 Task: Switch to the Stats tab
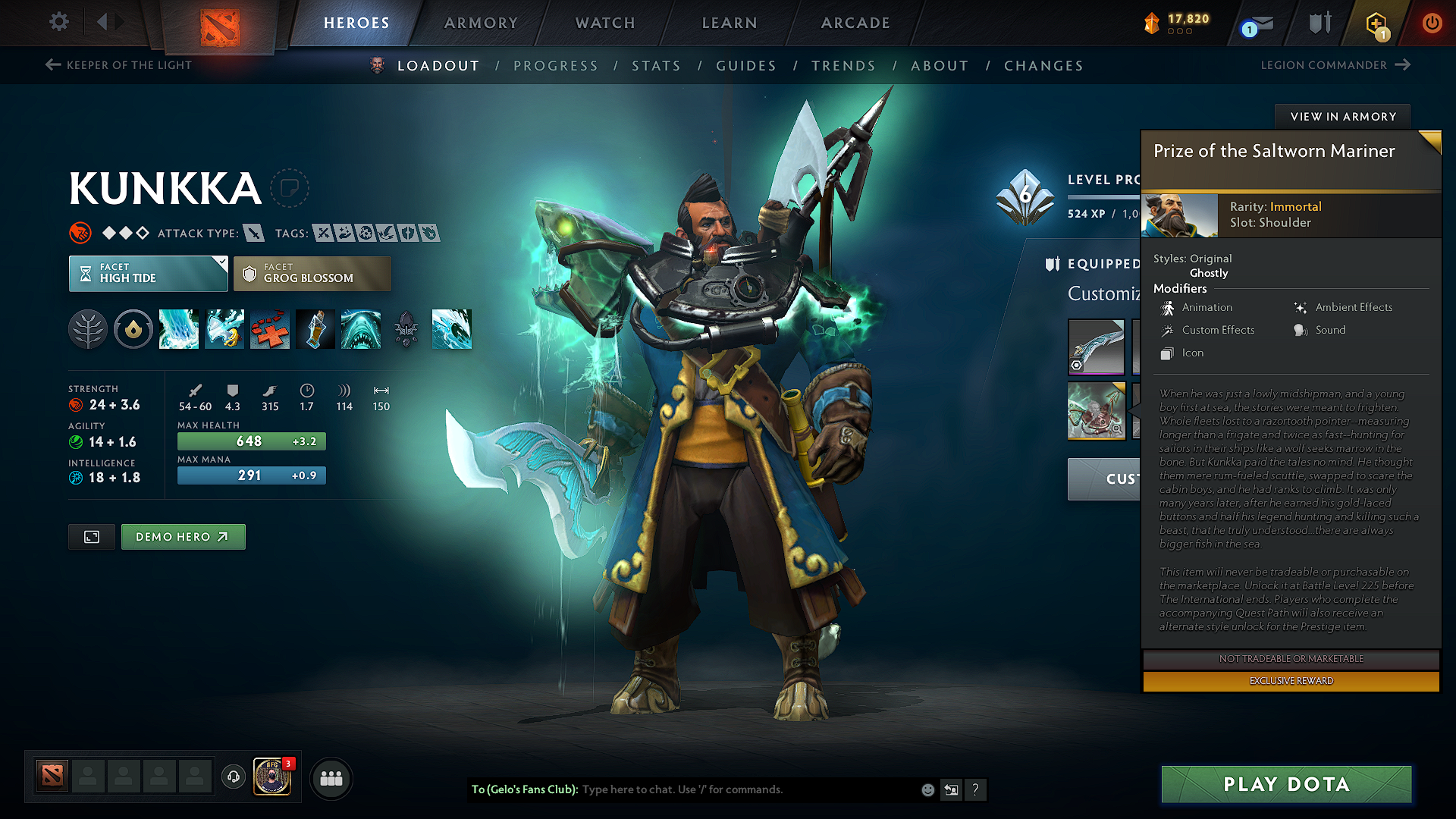pos(657,66)
